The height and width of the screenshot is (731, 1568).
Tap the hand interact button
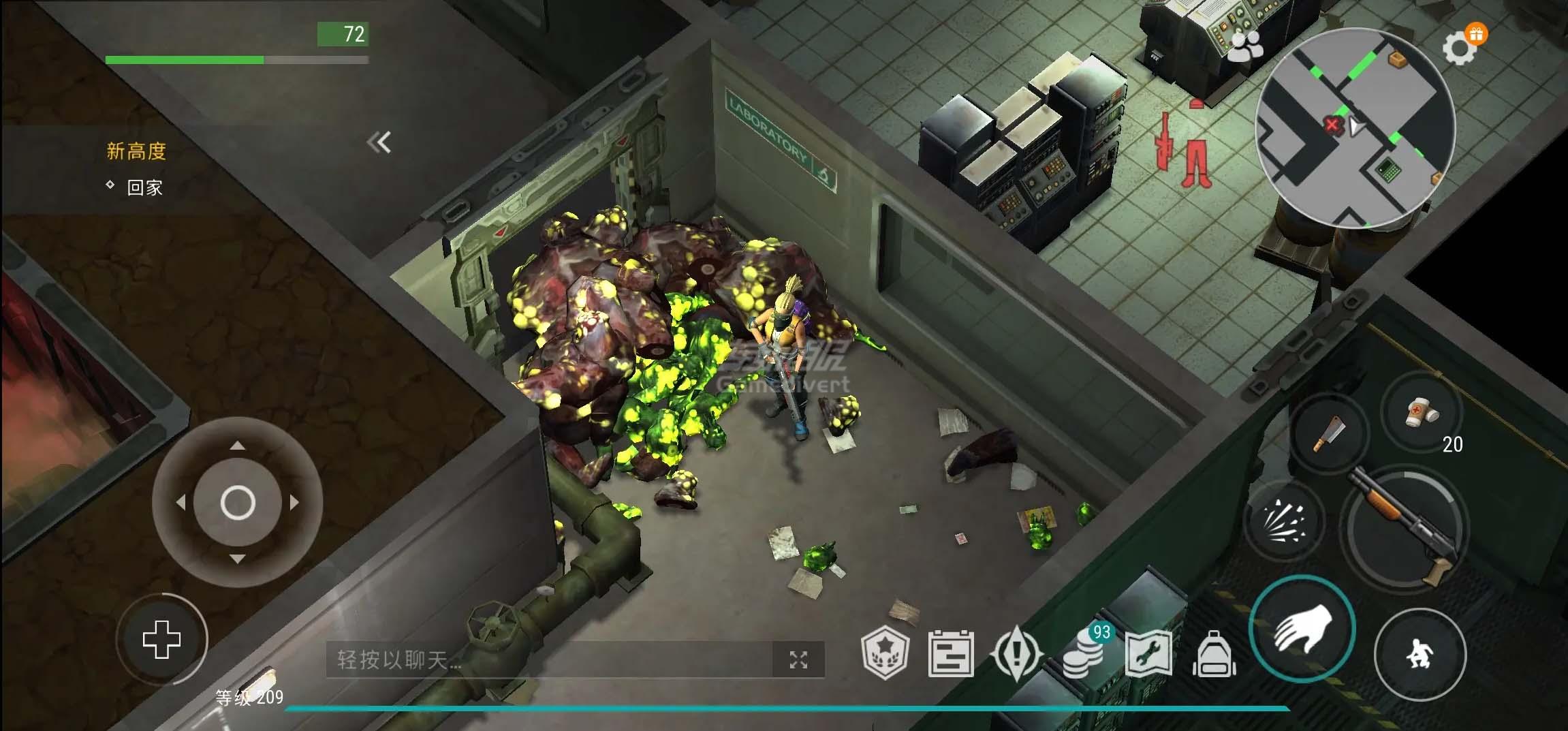click(1302, 629)
